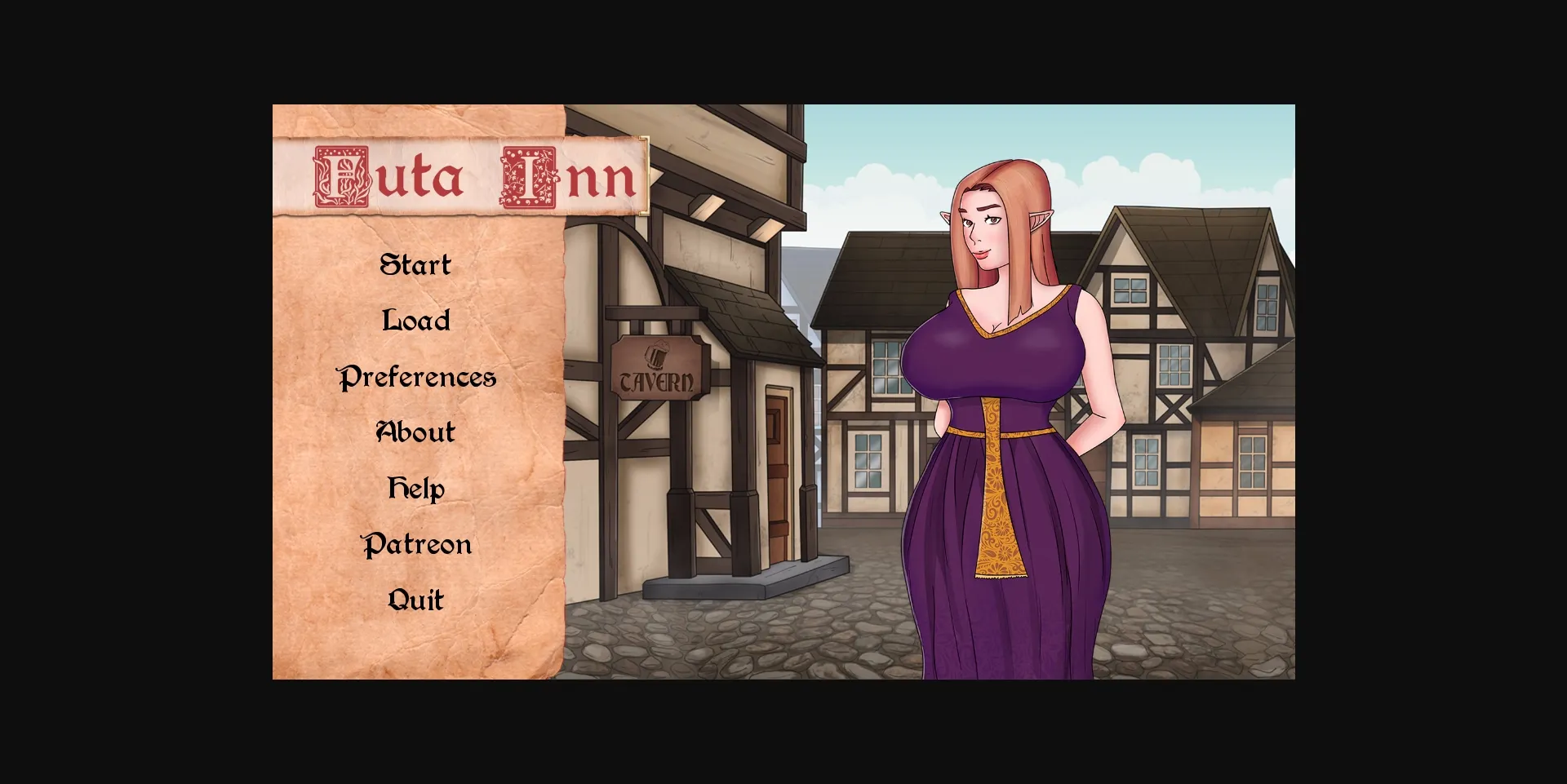Image resolution: width=1567 pixels, height=784 pixels.
Task: Click the About menu entry
Action: (x=415, y=432)
